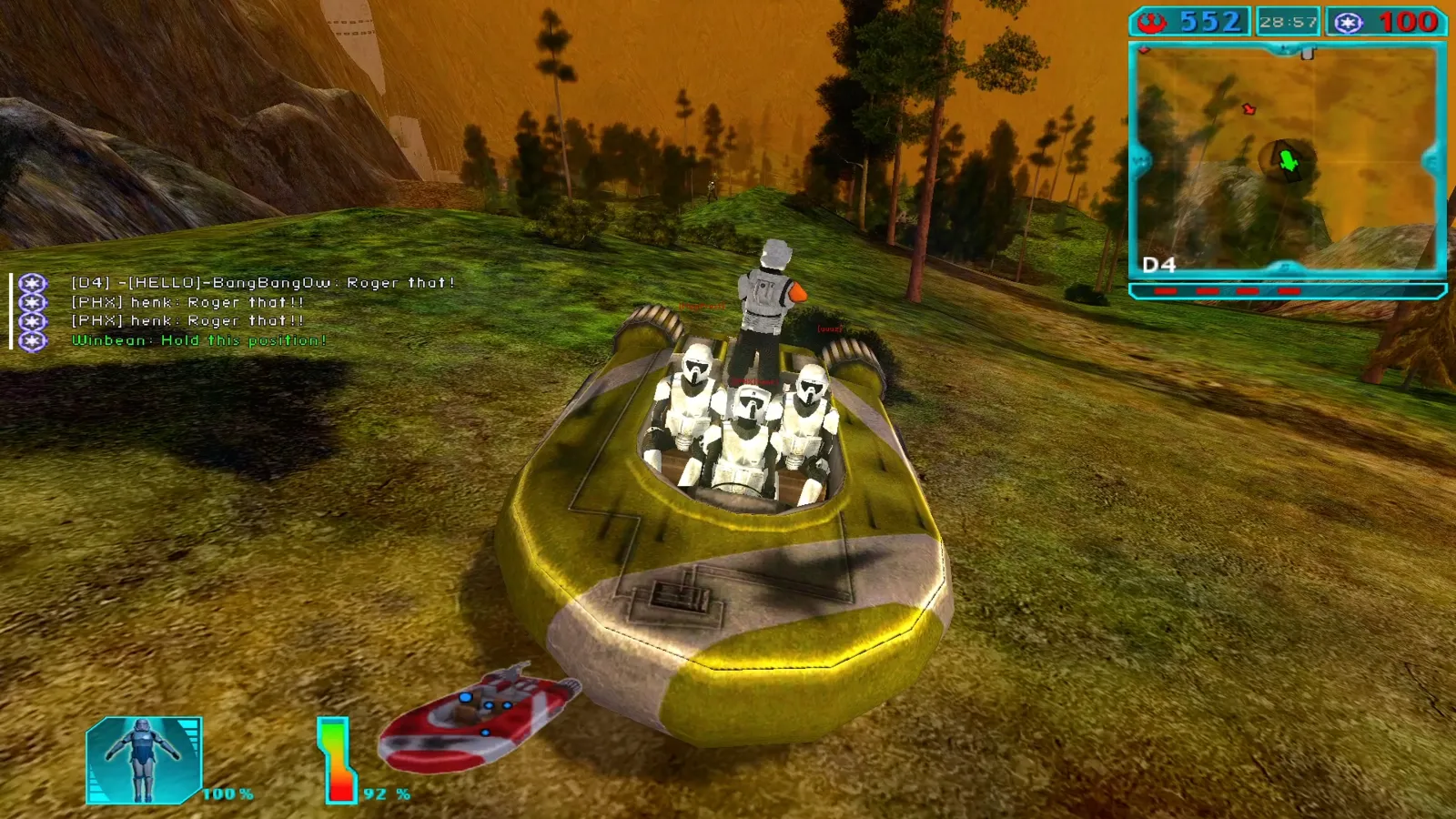Select Winbean's "Hold this position!" chat message
Viewport: 1456px width, 819px height.
[198, 340]
